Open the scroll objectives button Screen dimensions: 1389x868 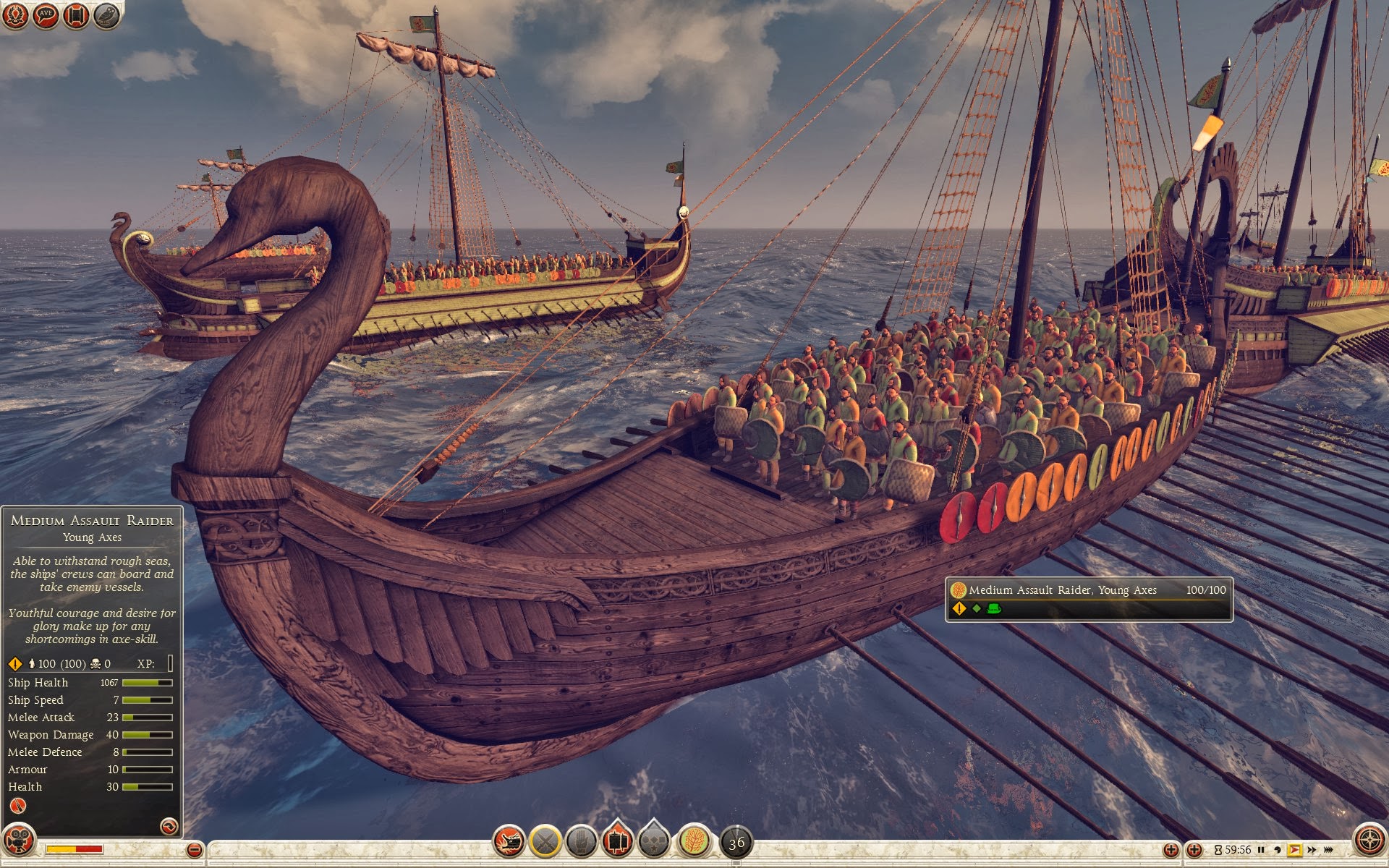coord(76,15)
